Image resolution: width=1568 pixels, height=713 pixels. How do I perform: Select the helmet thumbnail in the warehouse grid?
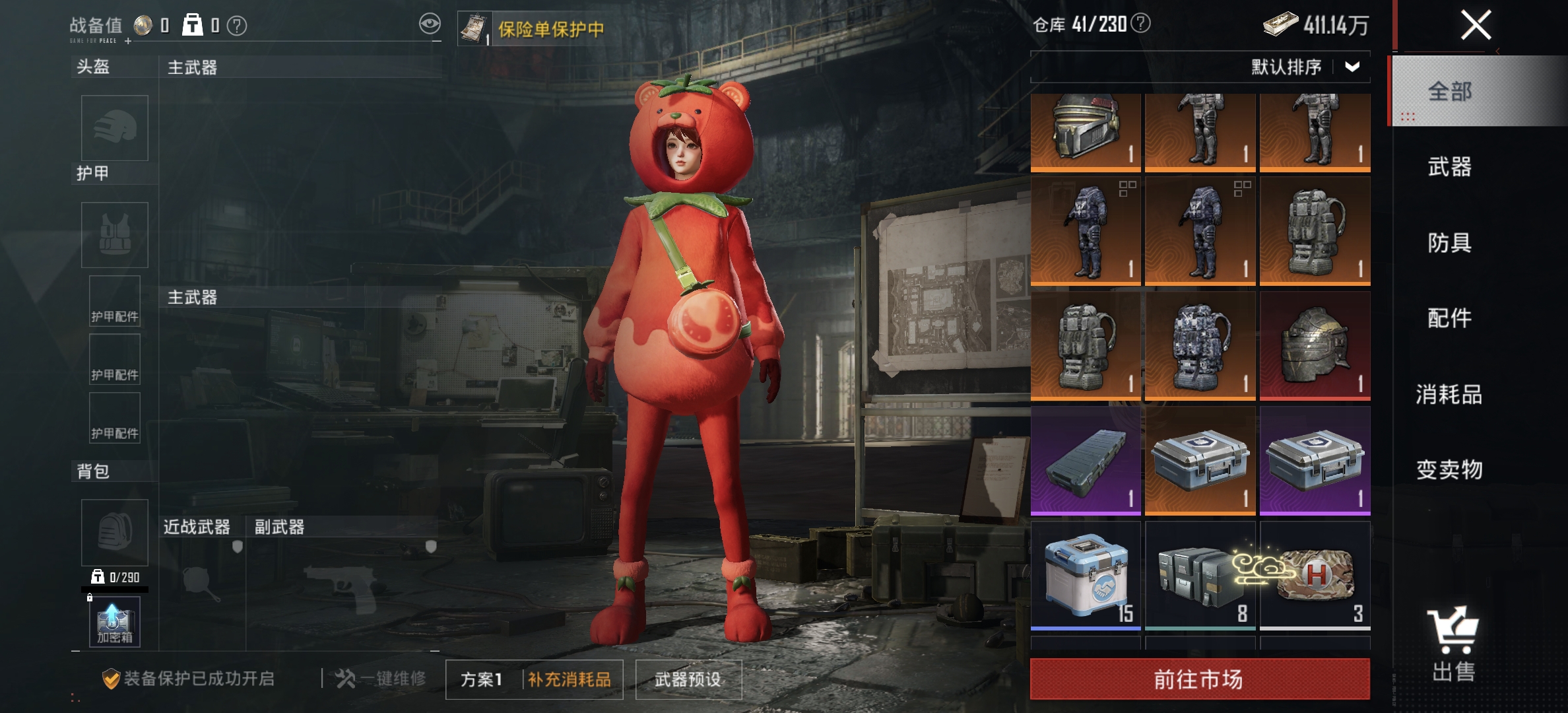1086,132
